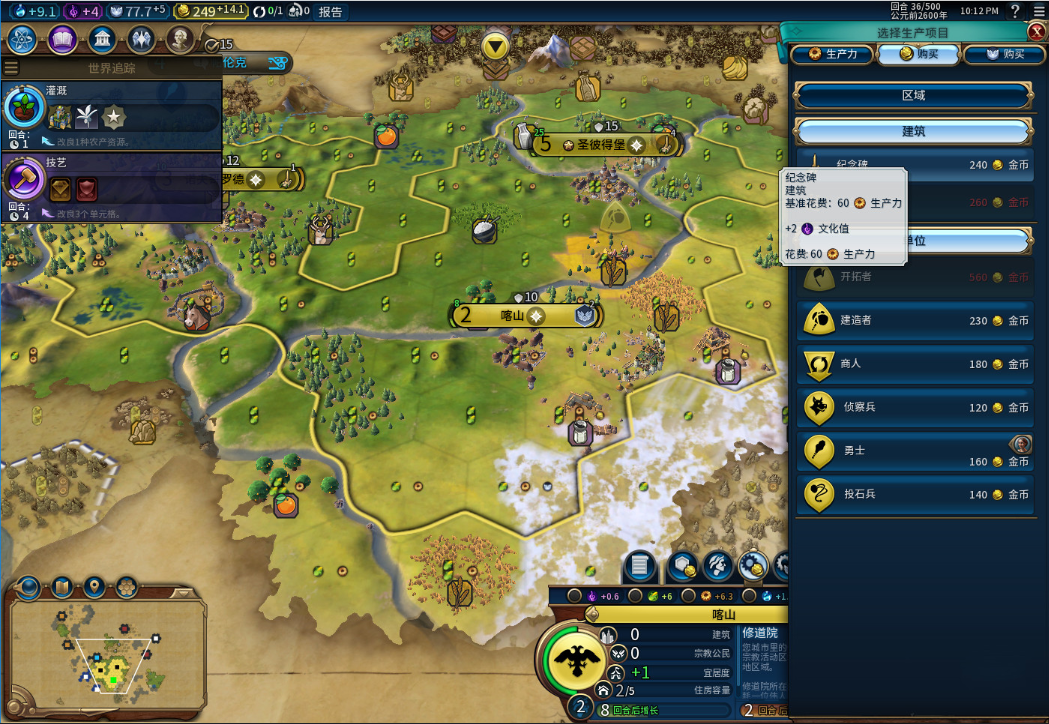Collapse the 区域 districts section

click(x=913, y=96)
